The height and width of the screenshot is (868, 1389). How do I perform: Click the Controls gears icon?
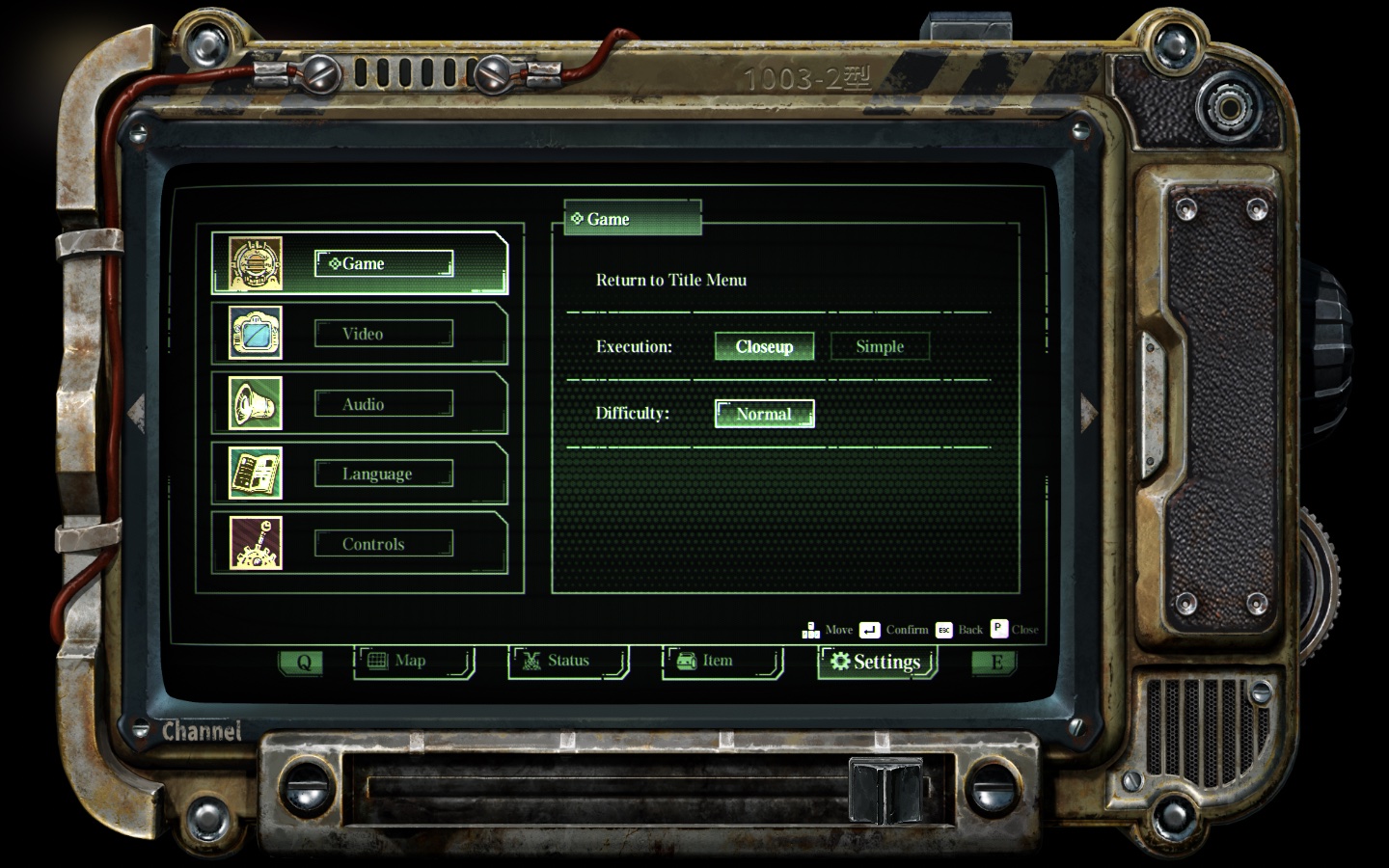point(254,543)
